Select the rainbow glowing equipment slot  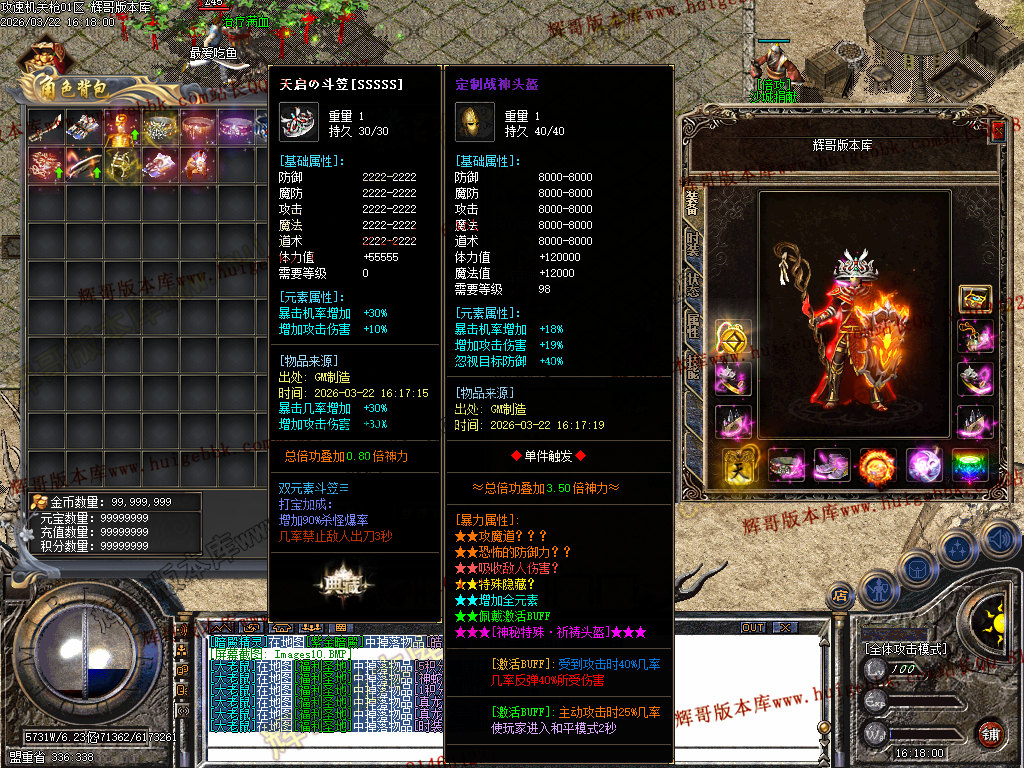tap(969, 466)
